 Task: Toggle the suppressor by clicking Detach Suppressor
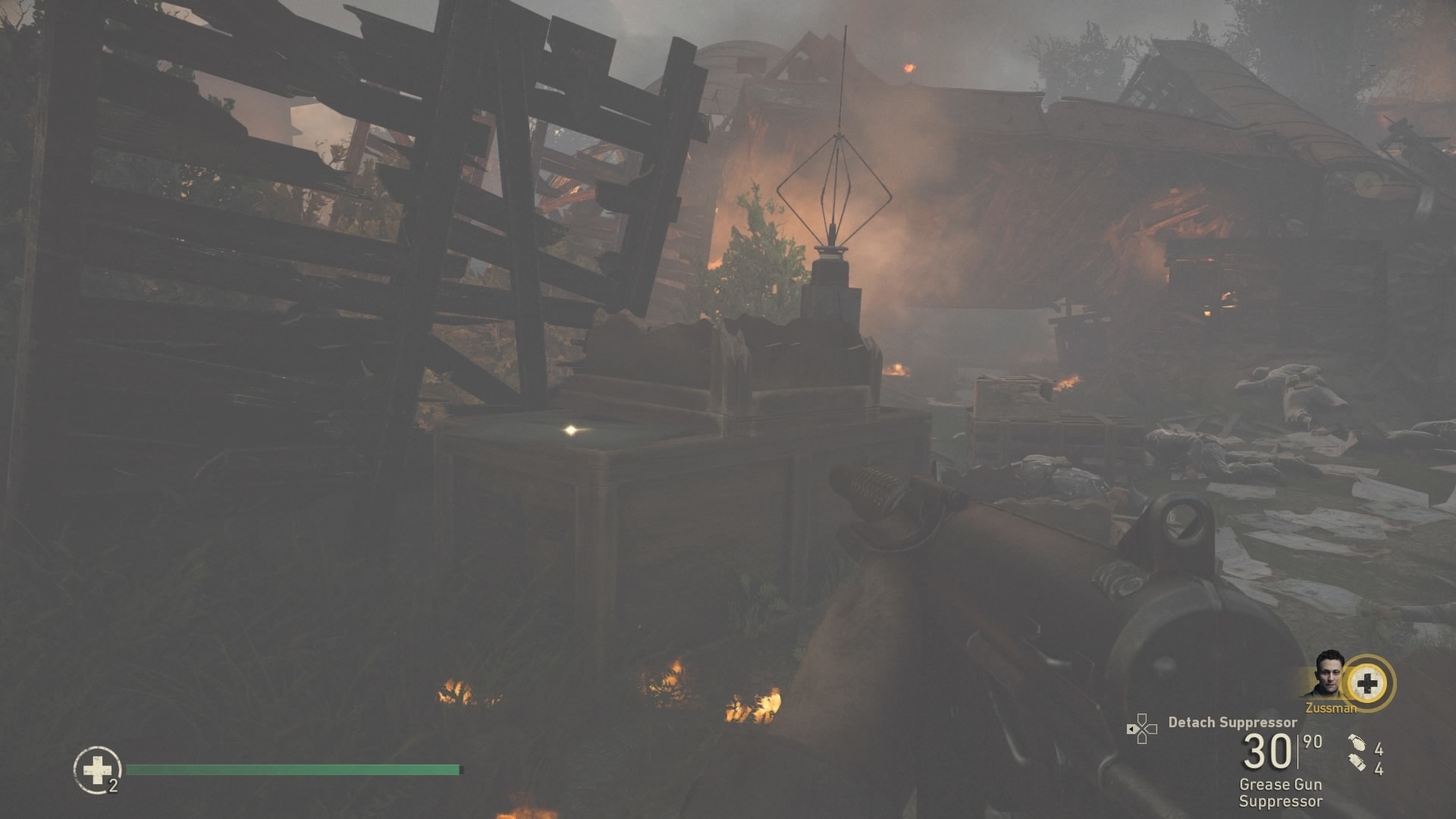(x=1233, y=722)
